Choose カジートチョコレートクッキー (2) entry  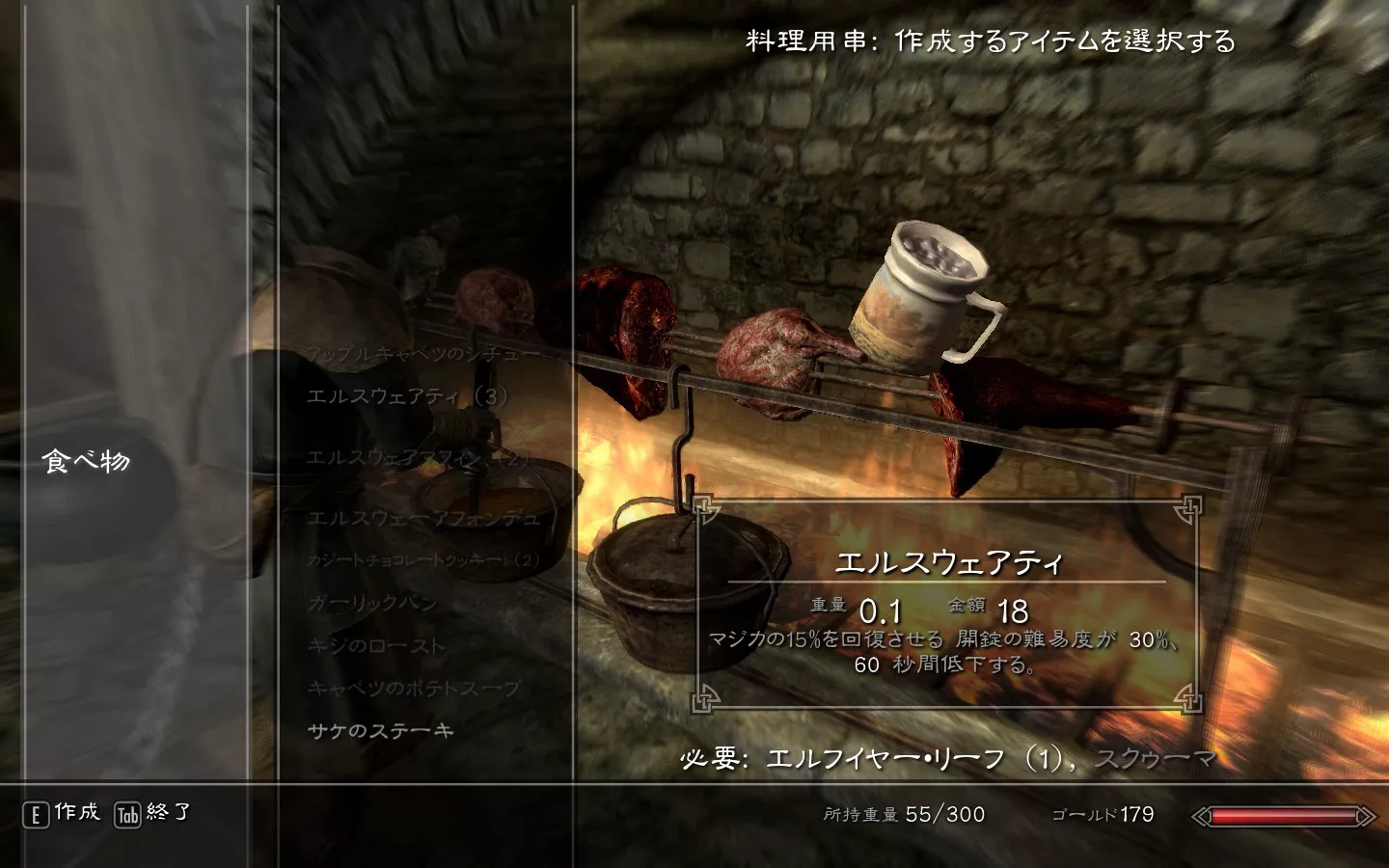(x=422, y=559)
